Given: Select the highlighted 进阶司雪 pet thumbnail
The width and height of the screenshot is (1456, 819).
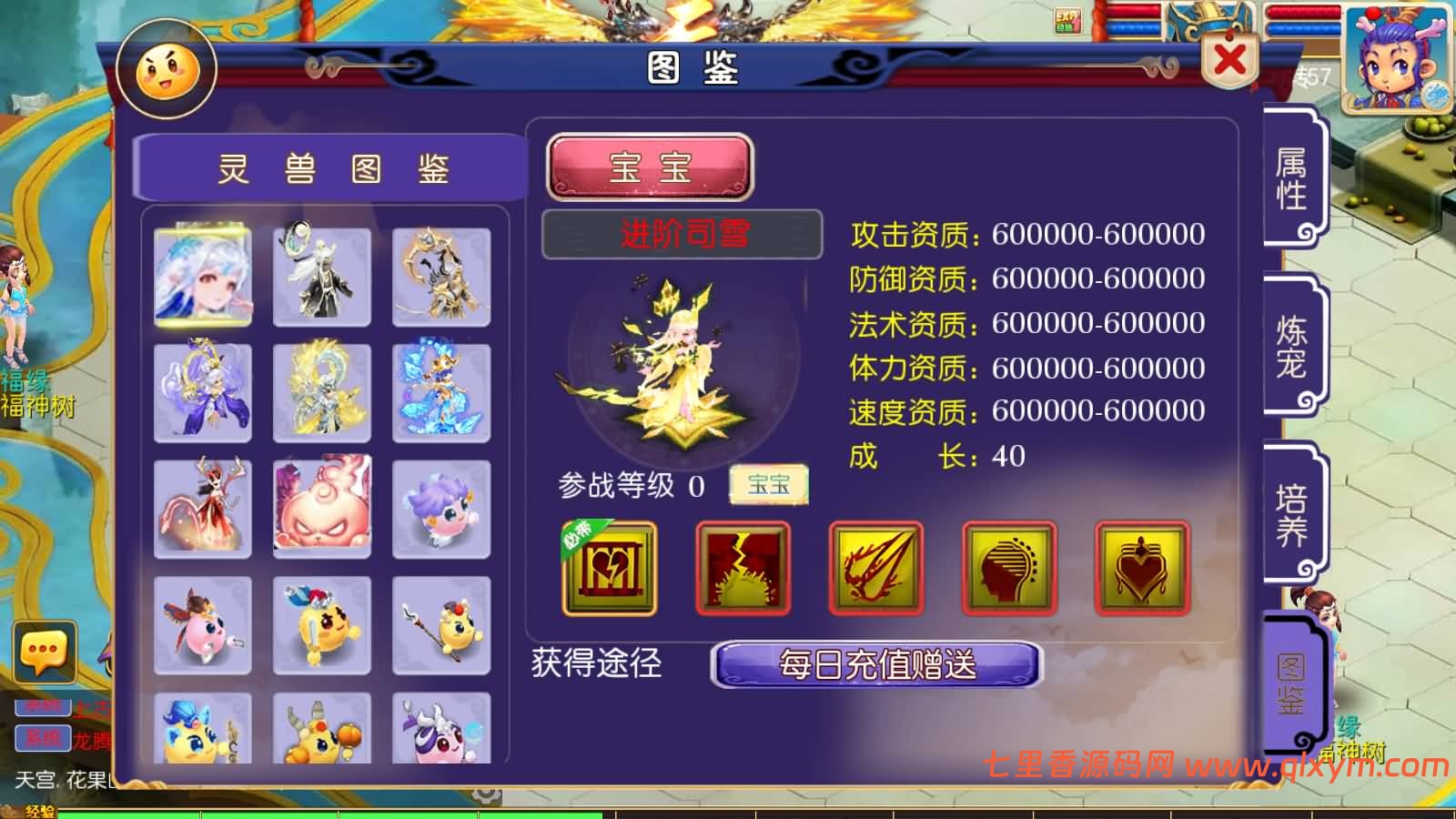Looking at the screenshot, I should pos(202,275).
